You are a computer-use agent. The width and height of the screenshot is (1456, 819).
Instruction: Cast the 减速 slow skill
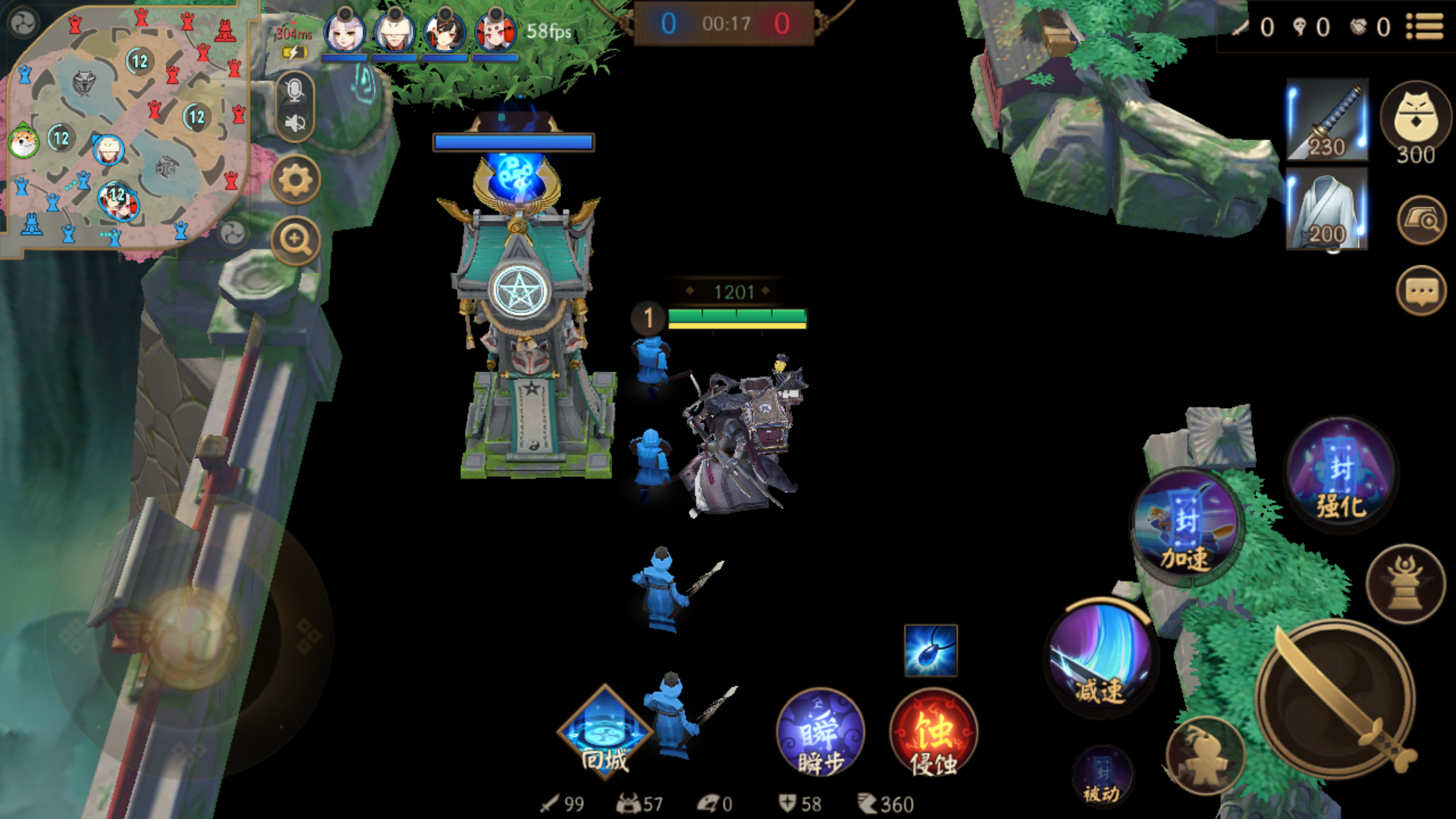coord(1100,660)
